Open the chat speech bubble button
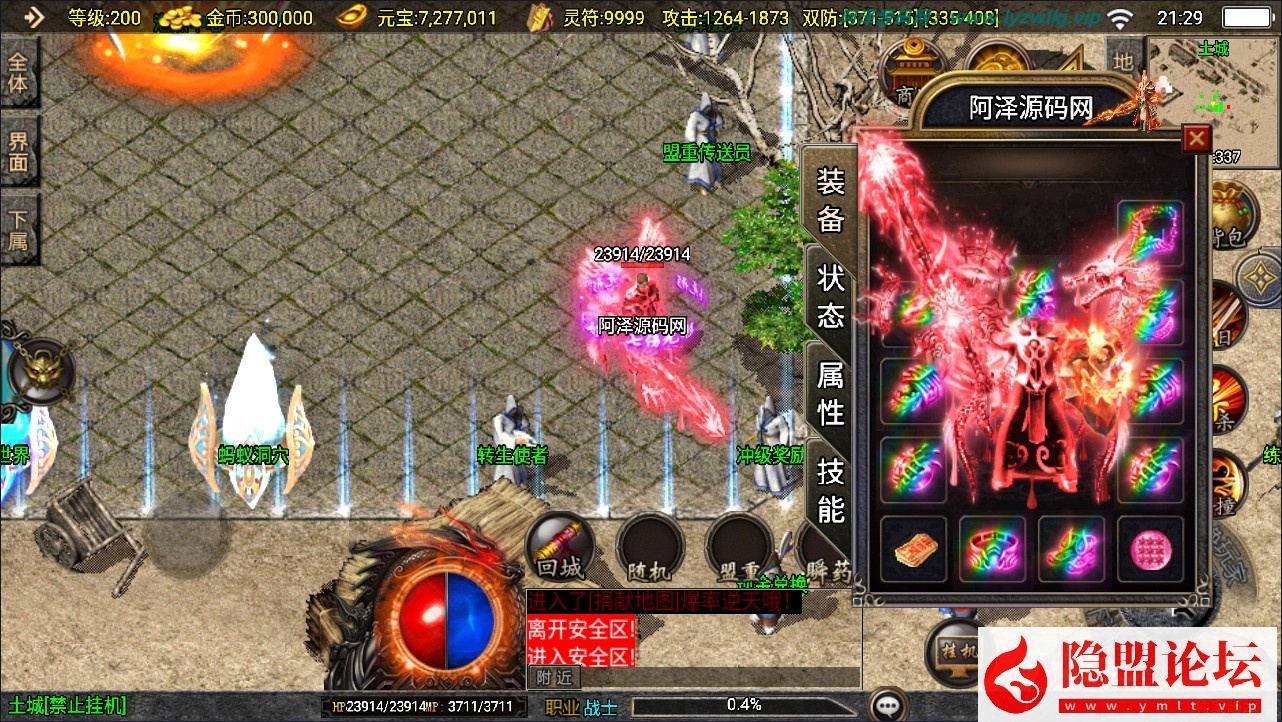This screenshot has height=722, width=1282. (889, 706)
